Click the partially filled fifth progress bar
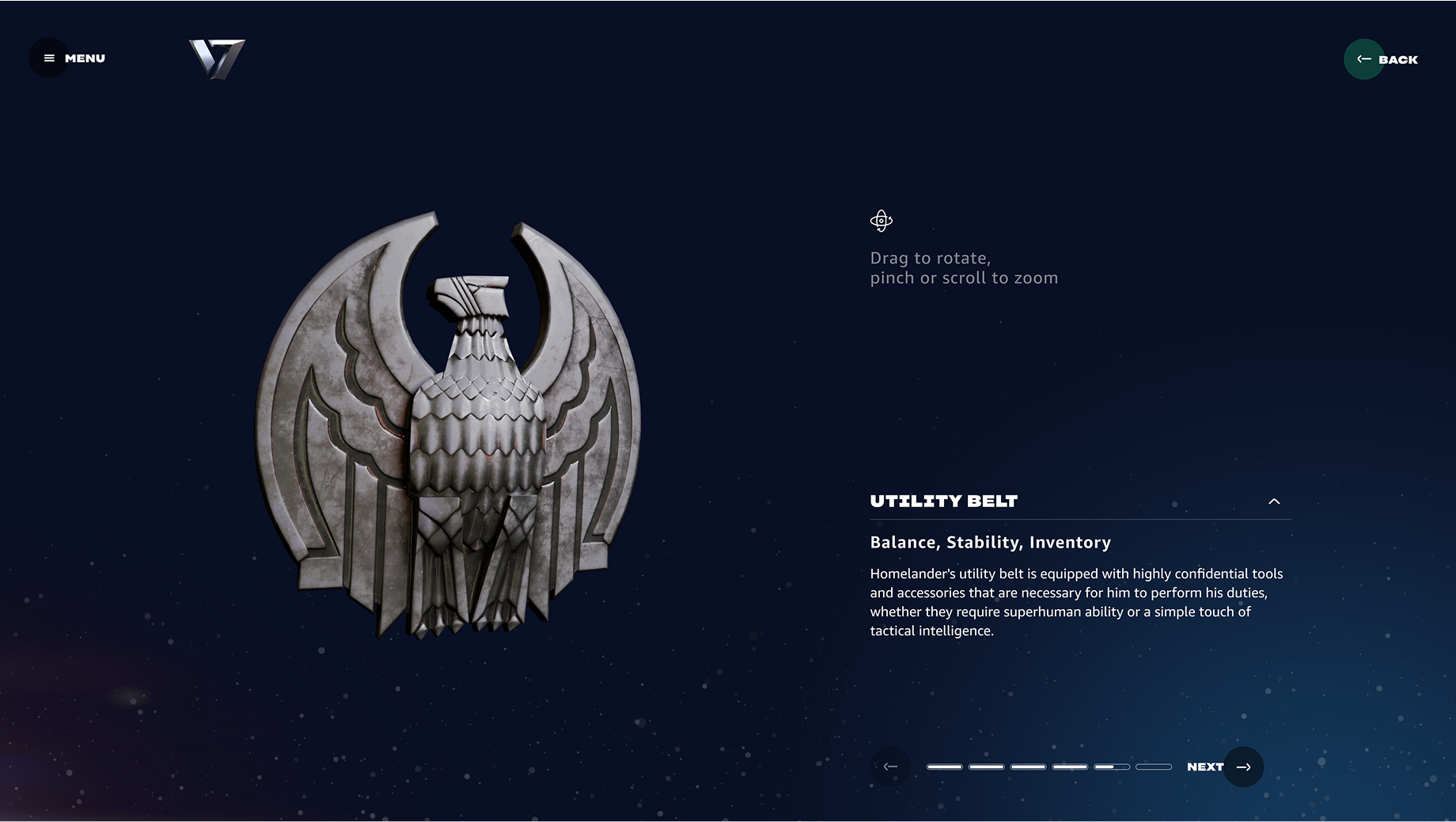 pyautogui.click(x=1112, y=766)
